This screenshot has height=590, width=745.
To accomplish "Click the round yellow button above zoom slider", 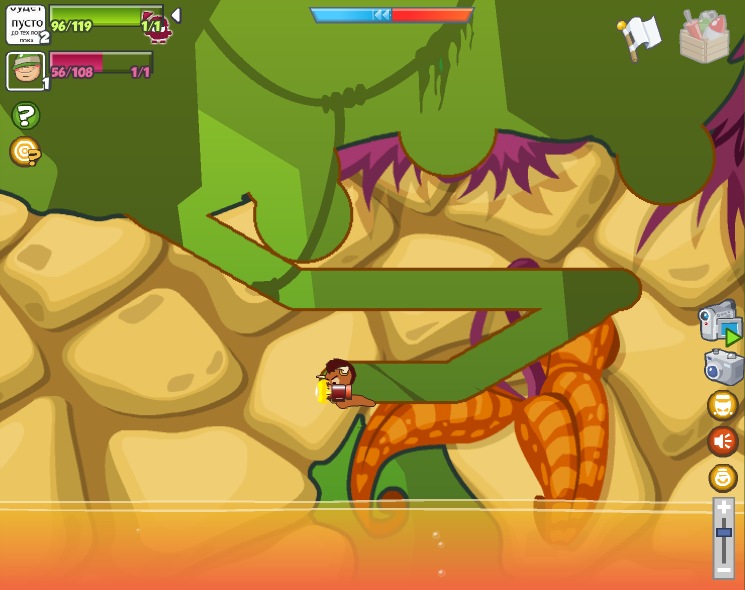I will coord(722,477).
